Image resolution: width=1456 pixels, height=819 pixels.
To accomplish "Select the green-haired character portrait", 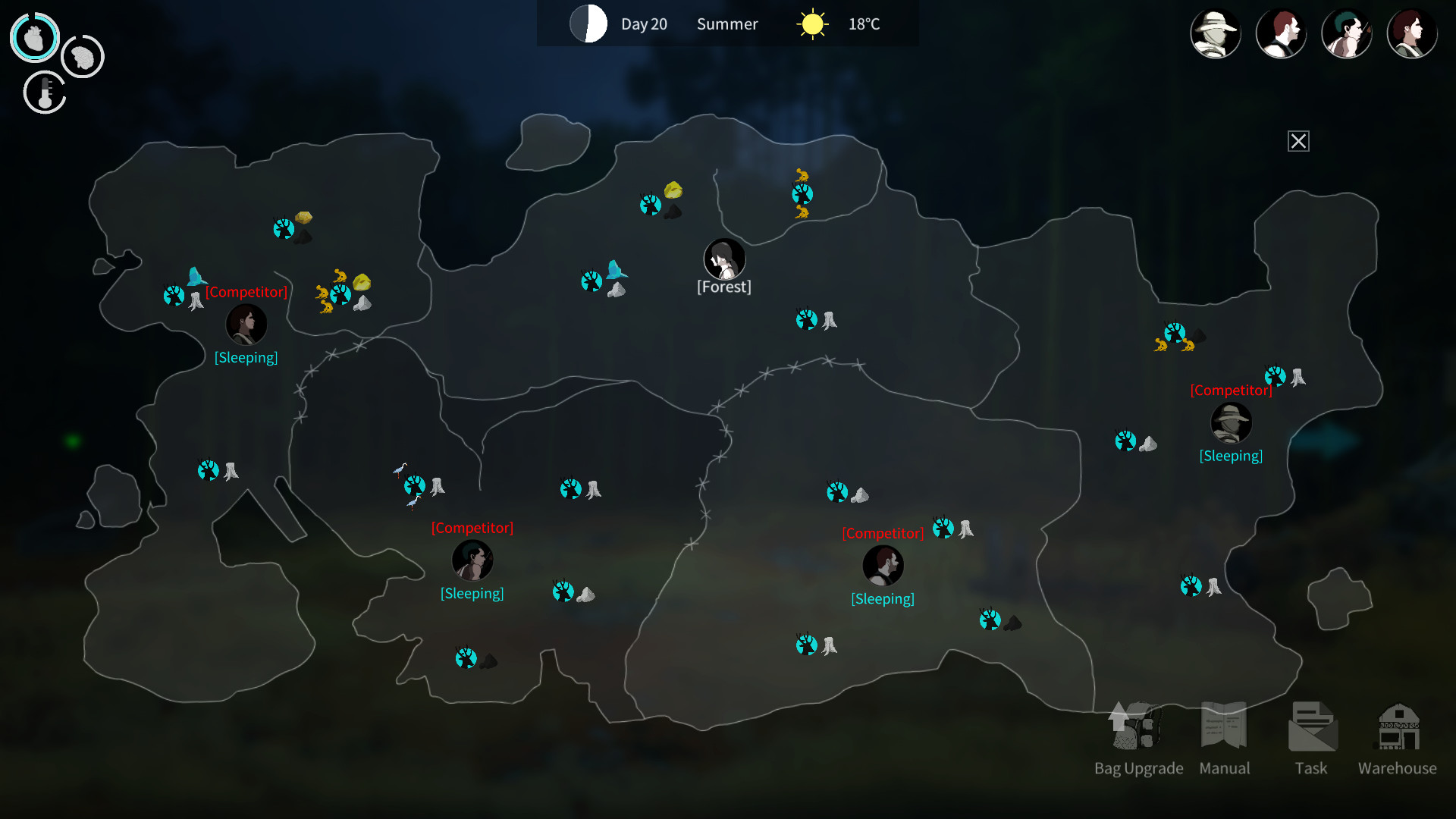I will pos(1347,33).
